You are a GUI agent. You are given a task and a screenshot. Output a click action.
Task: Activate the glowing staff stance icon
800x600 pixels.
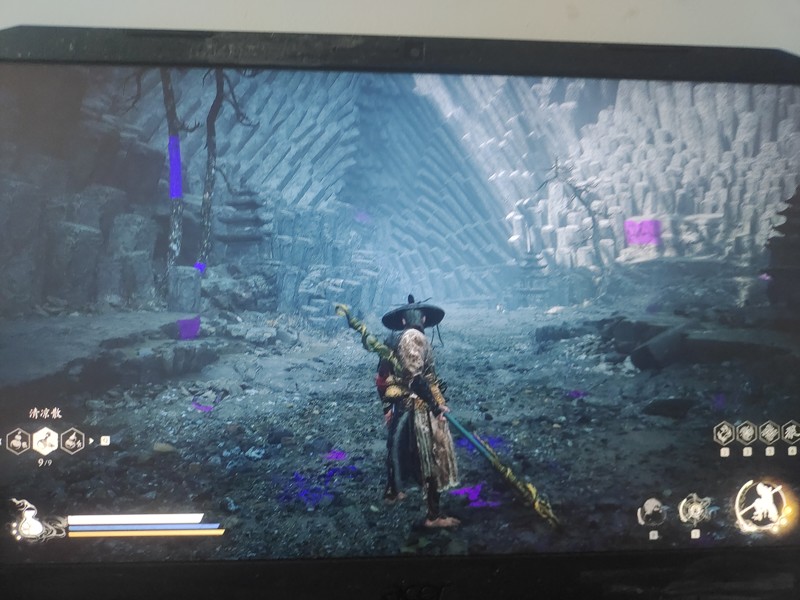(x=765, y=505)
